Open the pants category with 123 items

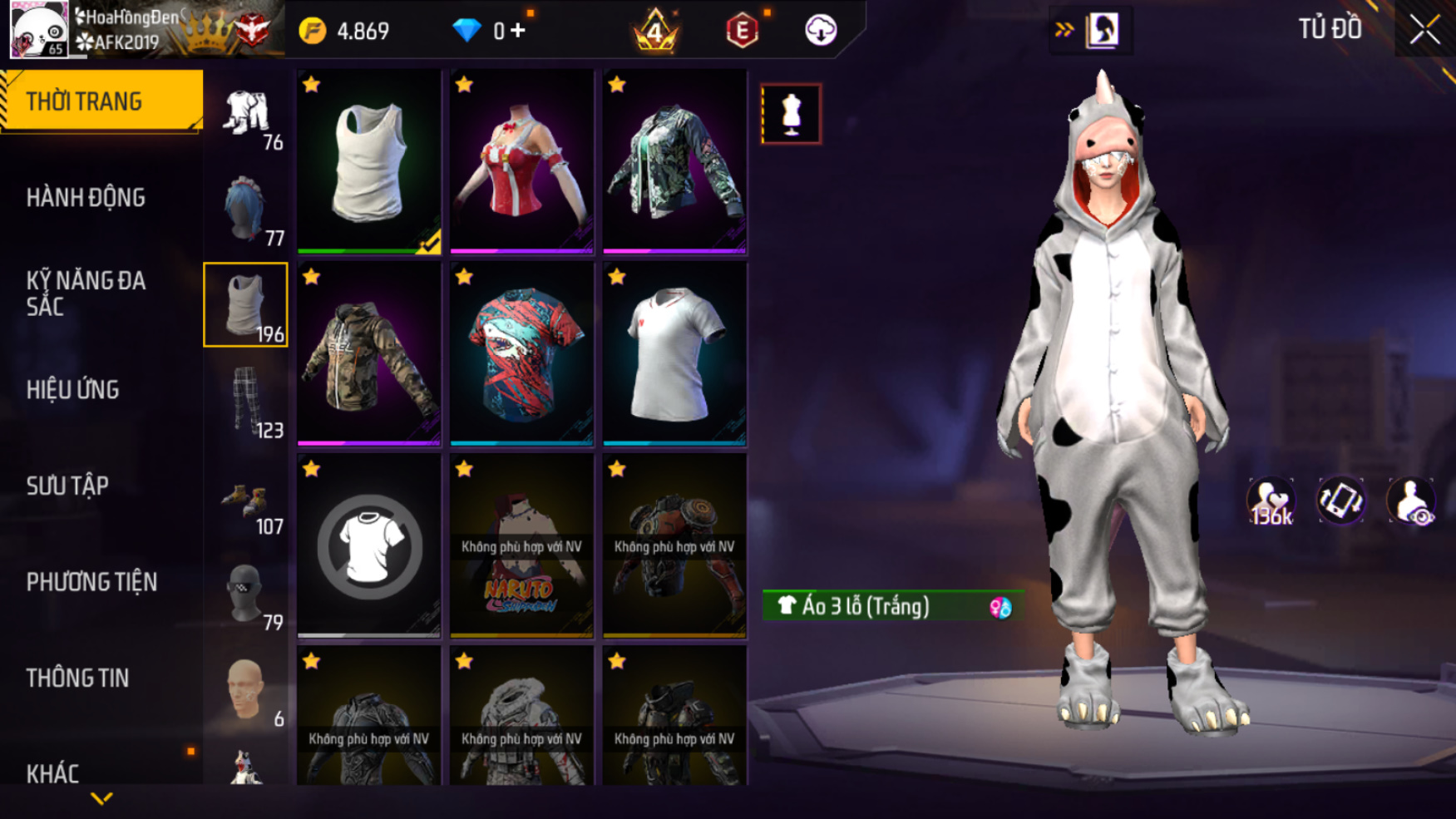pyautogui.click(x=246, y=401)
